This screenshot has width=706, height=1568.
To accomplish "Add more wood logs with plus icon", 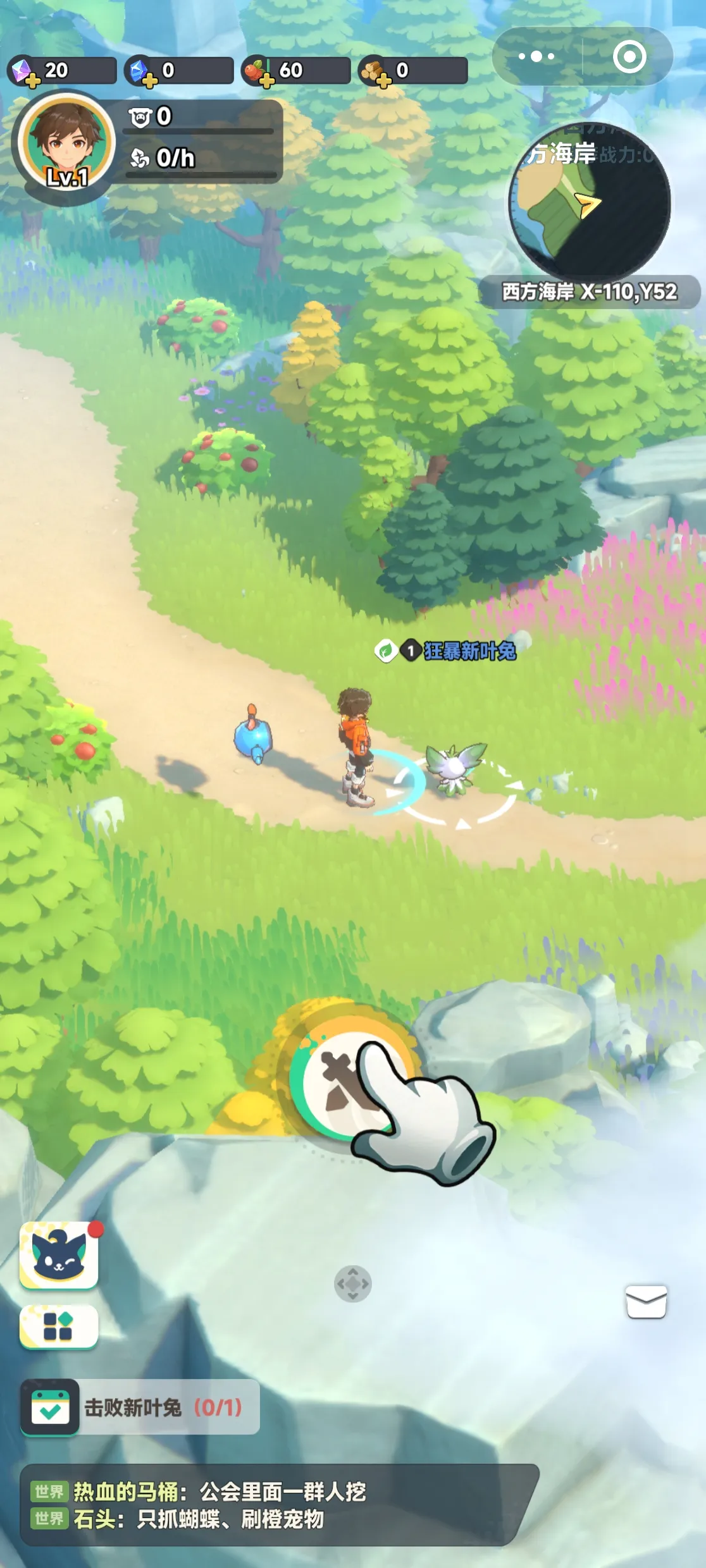I will click(383, 81).
